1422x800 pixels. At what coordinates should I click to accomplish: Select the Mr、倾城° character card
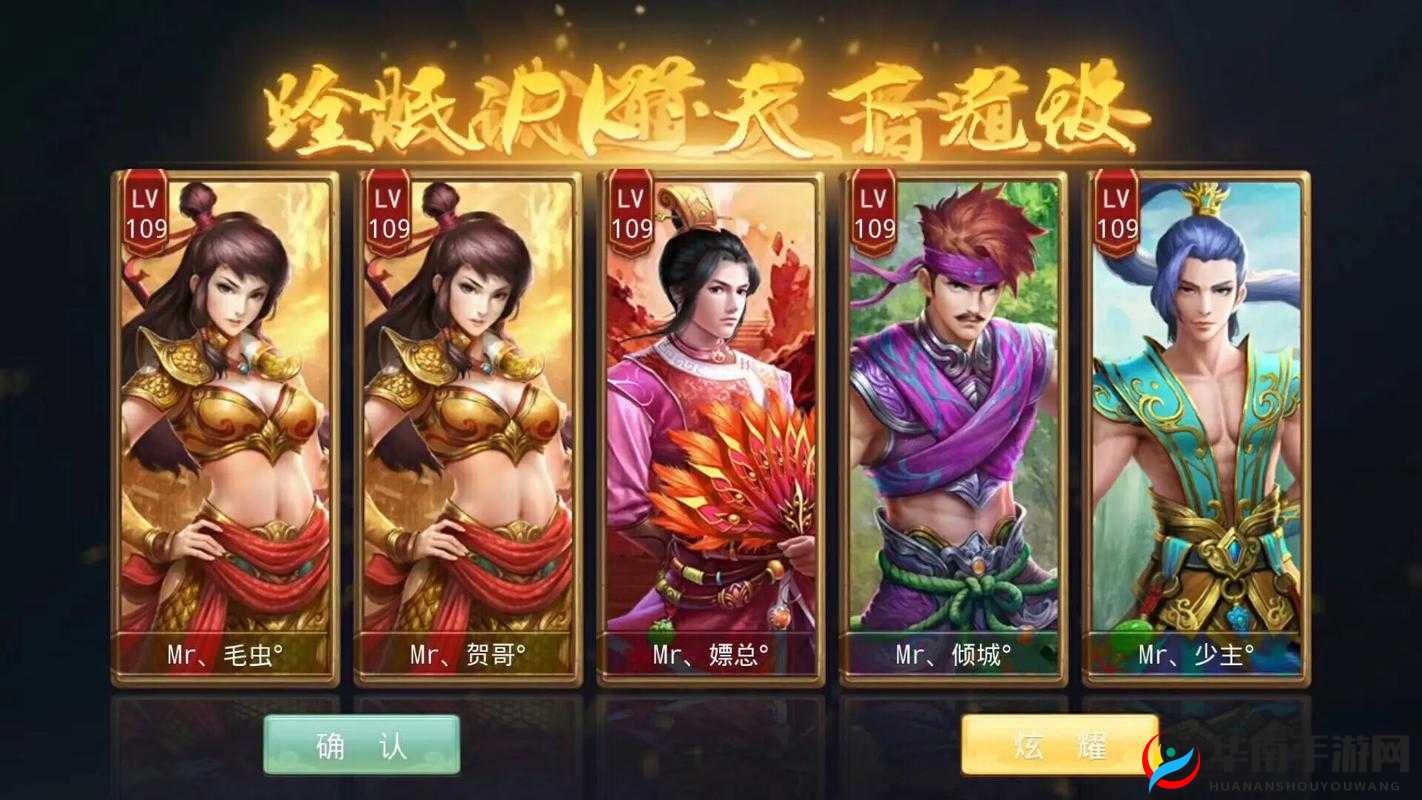[960, 420]
